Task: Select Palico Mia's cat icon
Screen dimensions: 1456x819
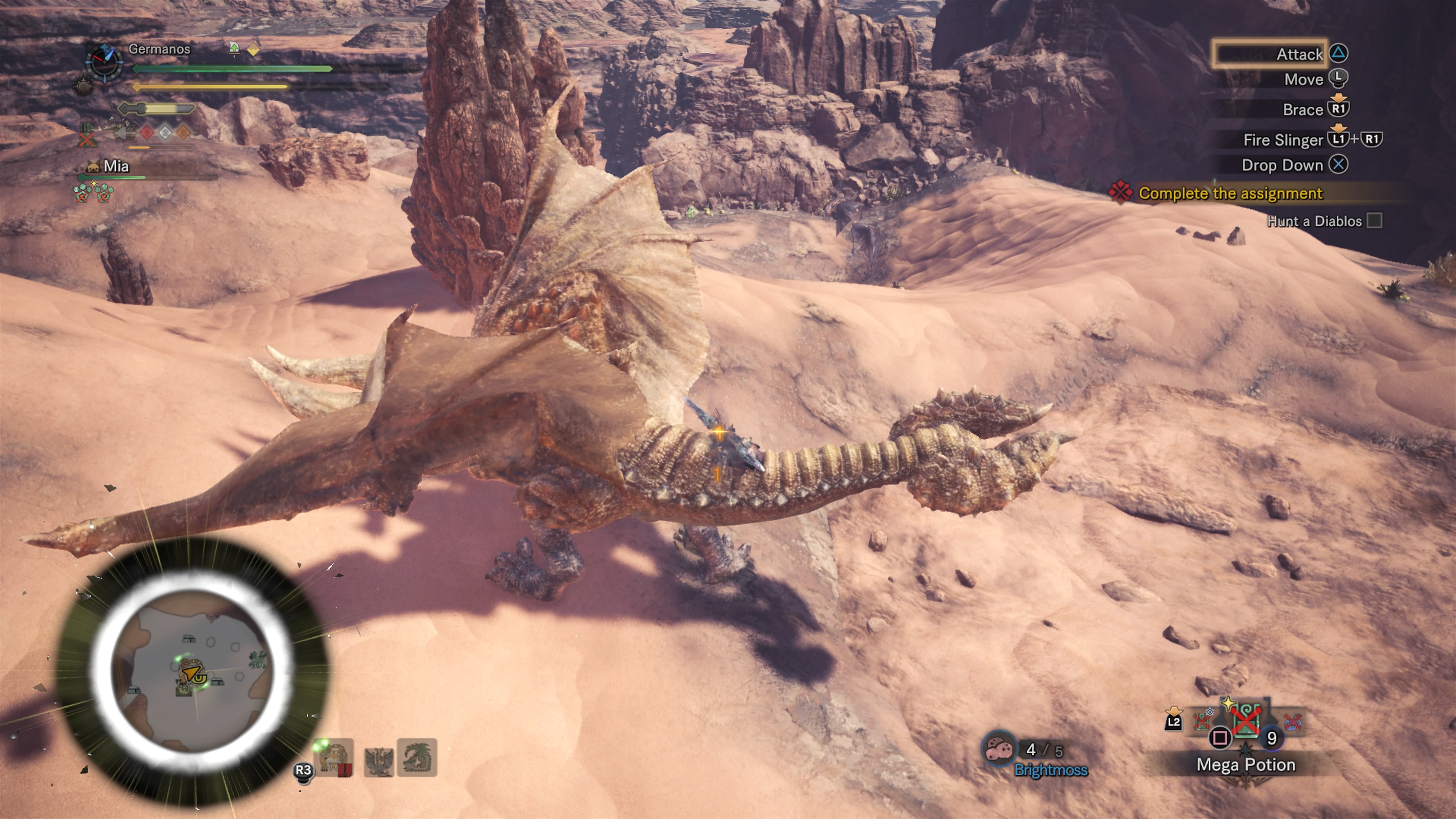Action: point(93,166)
